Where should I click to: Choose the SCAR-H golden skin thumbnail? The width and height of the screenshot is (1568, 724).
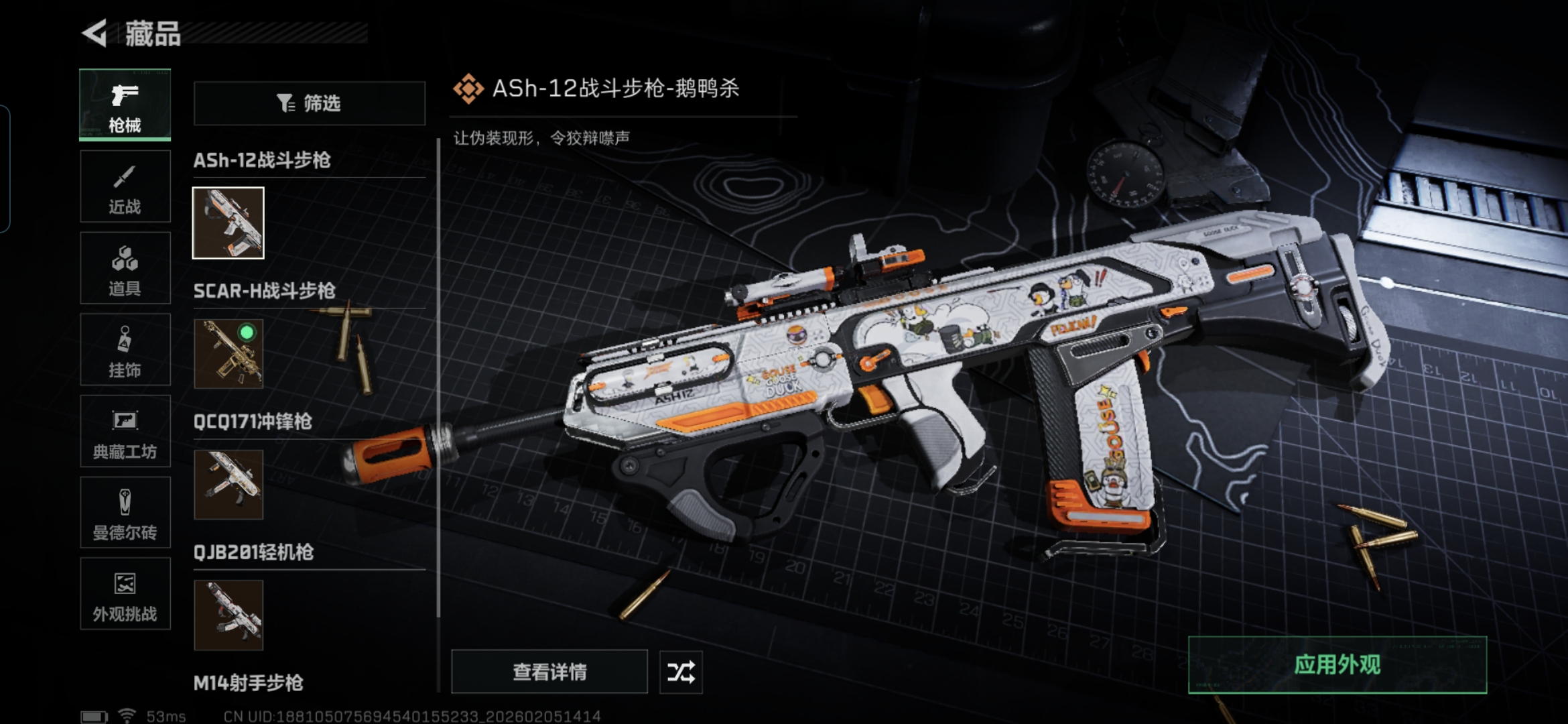pyautogui.click(x=228, y=354)
